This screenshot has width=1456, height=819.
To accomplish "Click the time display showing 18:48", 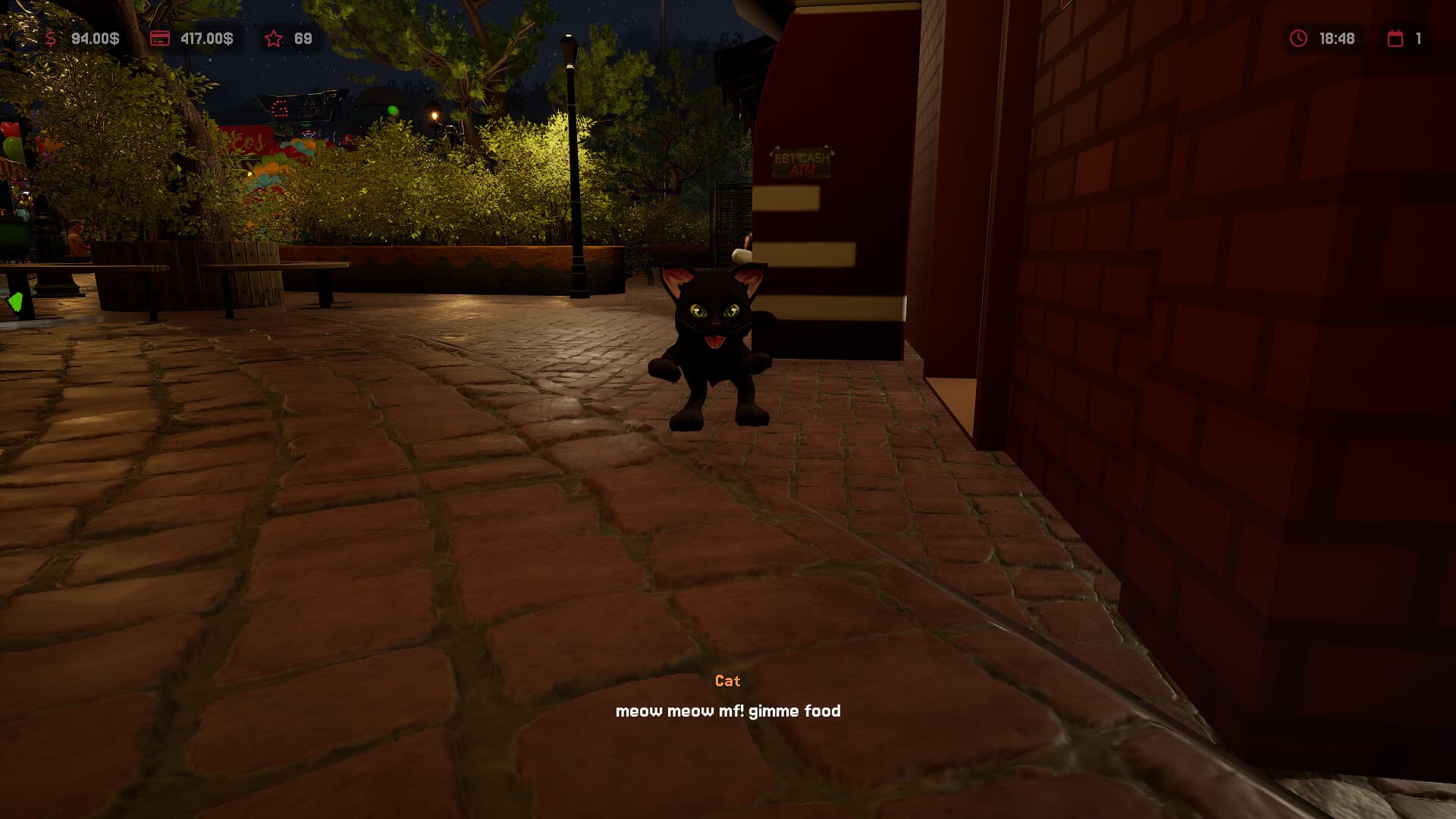I will [1336, 38].
